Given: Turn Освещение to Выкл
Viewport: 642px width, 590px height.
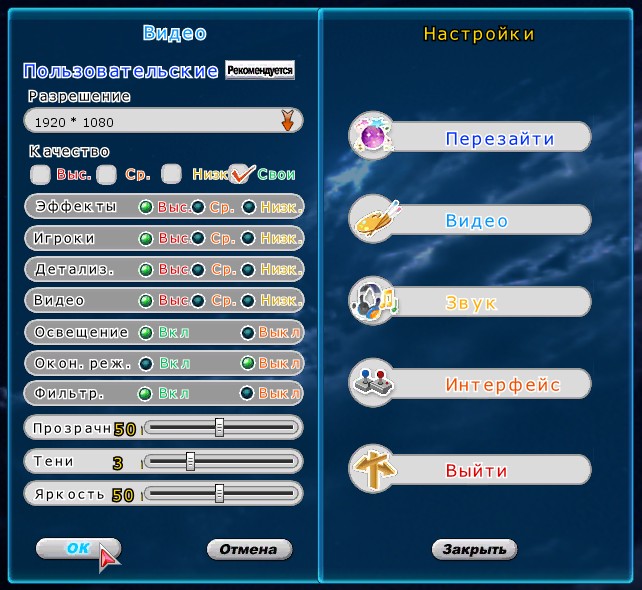Looking at the screenshot, I should [248, 332].
